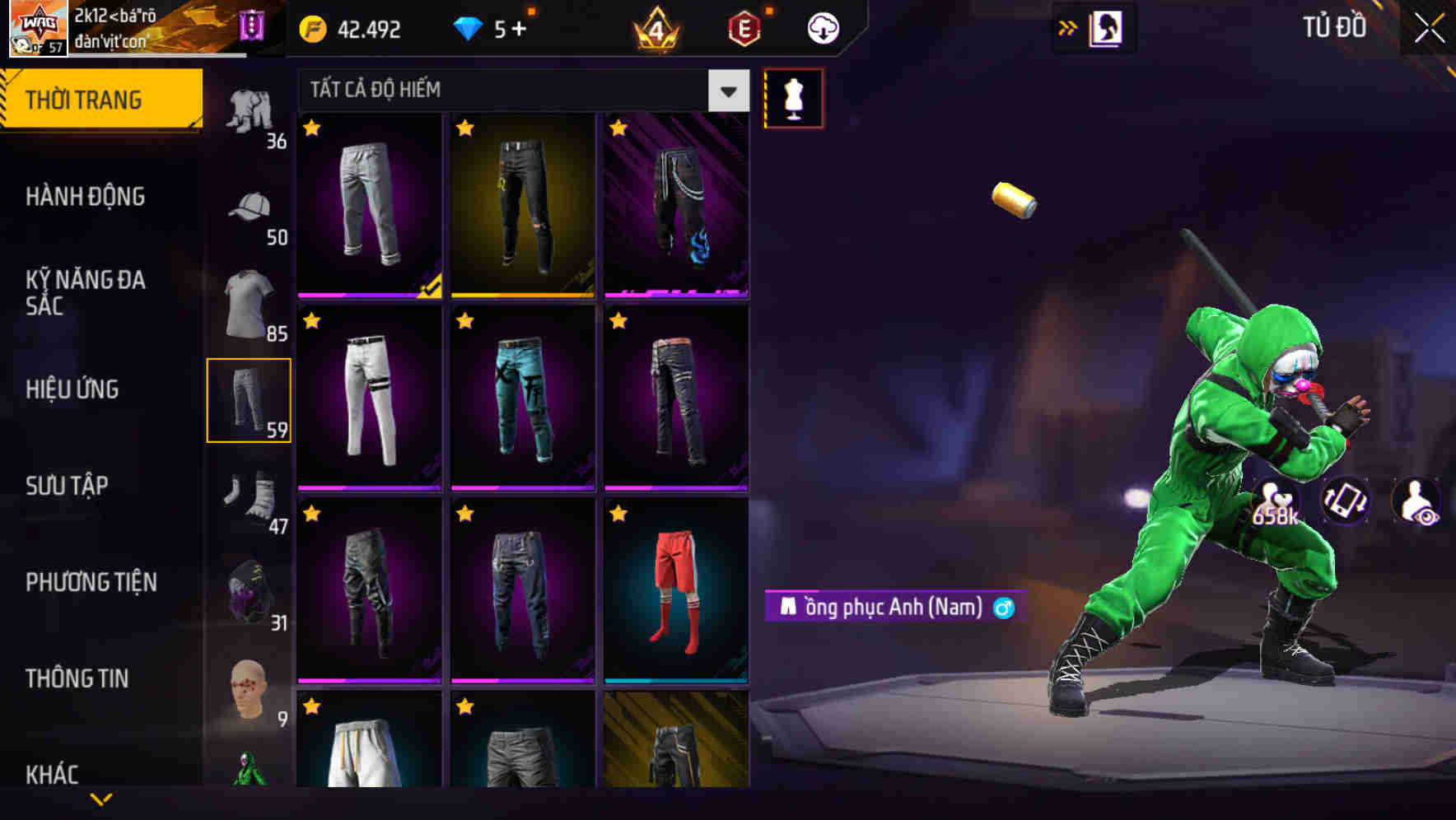Collapse the panel using the double-arrow chevron
Image resolution: width=1456 pixels, height=820 pixels.
click(1068, 26)
